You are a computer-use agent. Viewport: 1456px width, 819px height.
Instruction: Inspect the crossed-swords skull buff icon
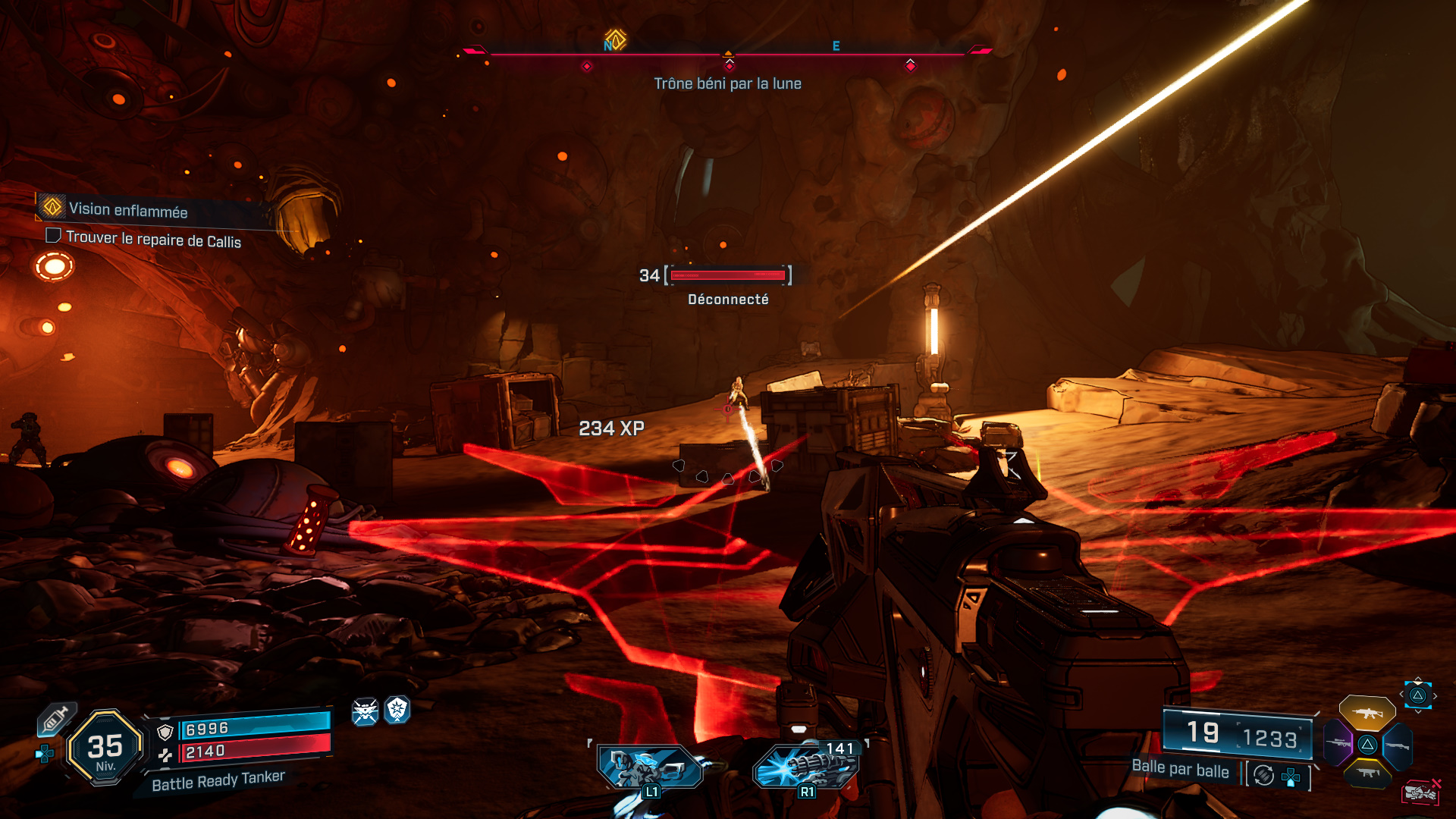tap(365, 711)
